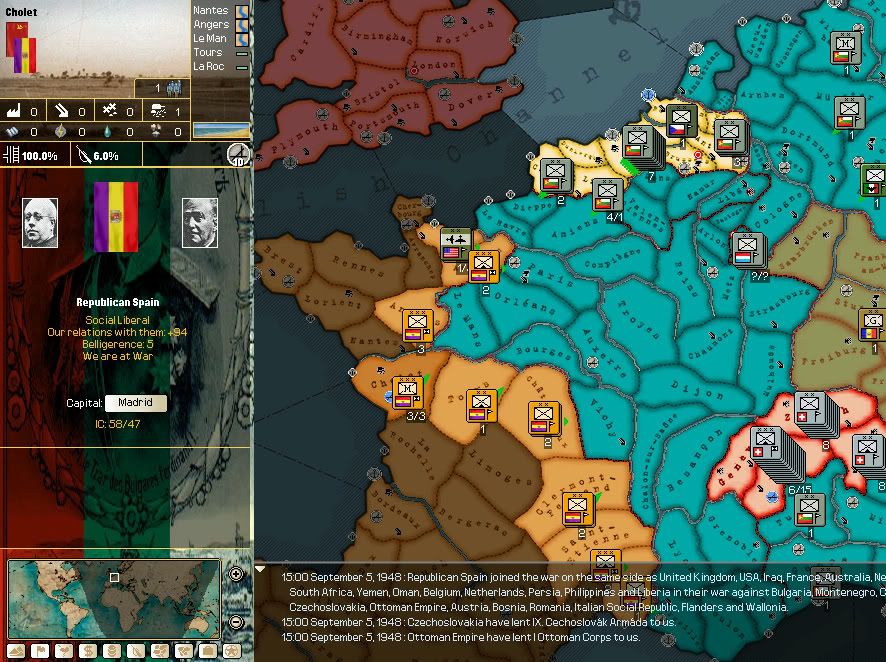Select the Czechoslovak unit counter
This screenshot has width=886, height=662.
coord(681,122)
